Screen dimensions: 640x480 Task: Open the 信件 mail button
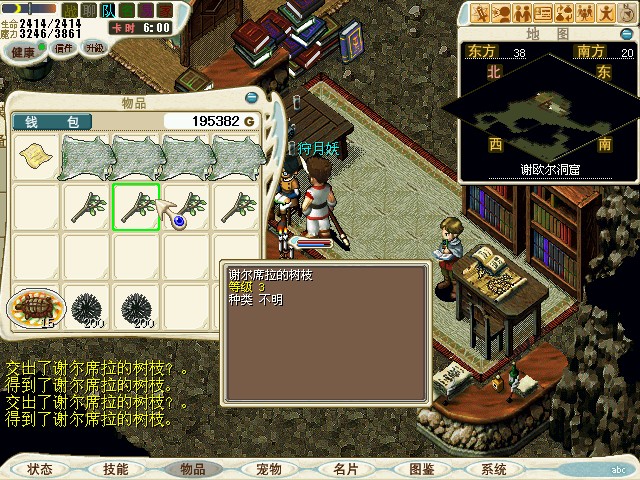[x=64, y=47]
